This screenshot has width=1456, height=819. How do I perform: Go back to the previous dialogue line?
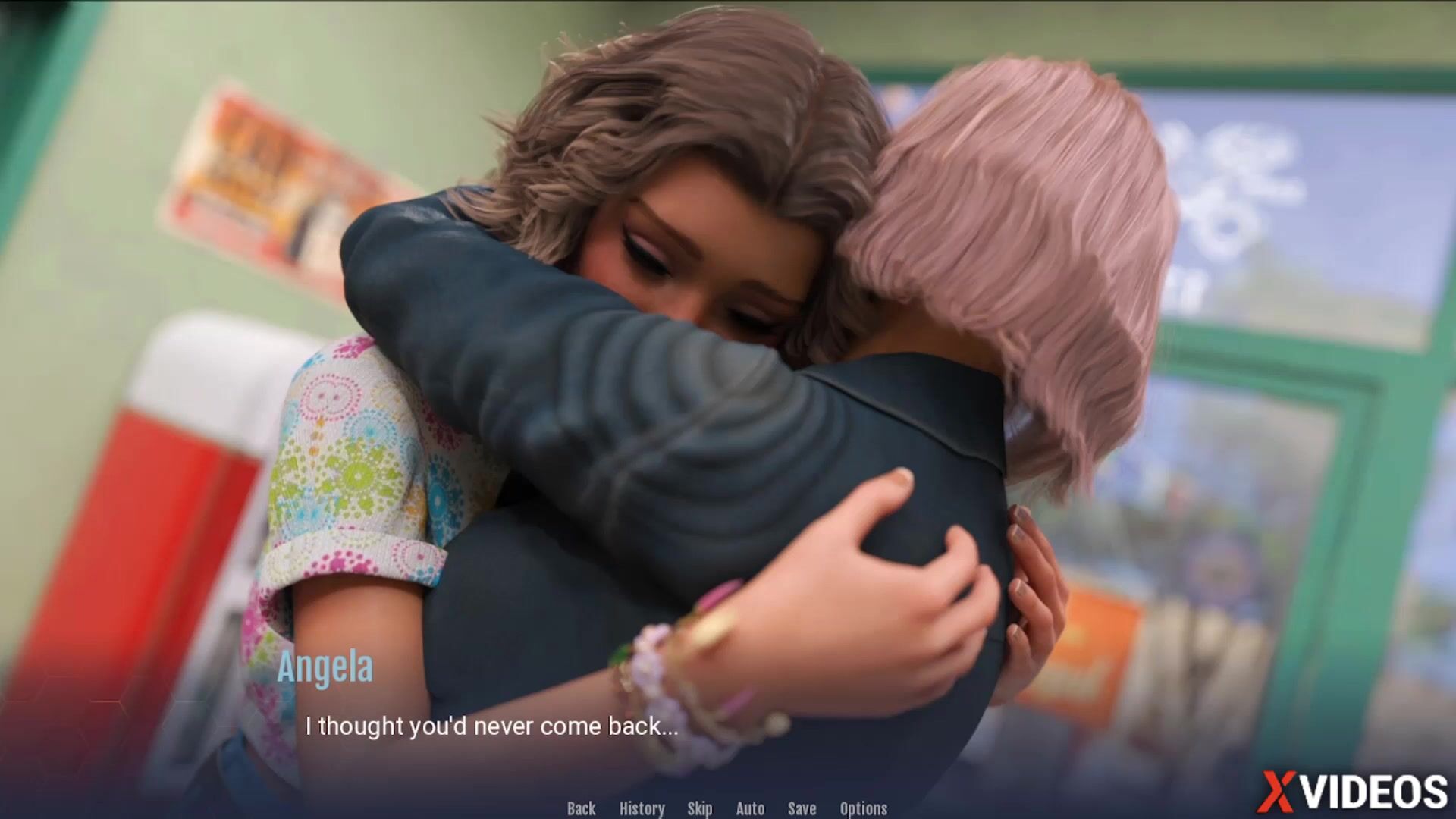point(581,808)
